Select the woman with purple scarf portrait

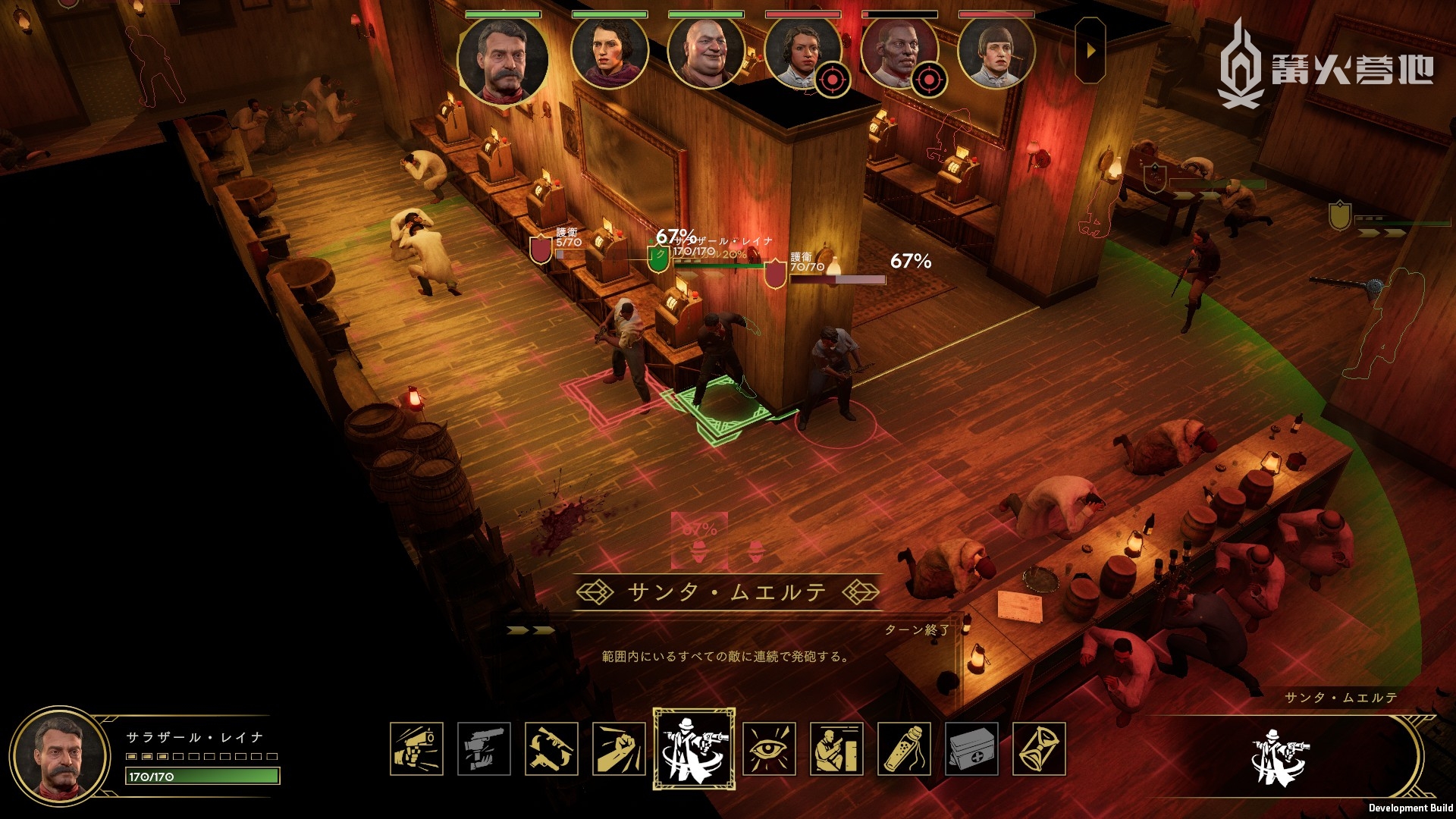pyautogui.click(x=609, y=53)
